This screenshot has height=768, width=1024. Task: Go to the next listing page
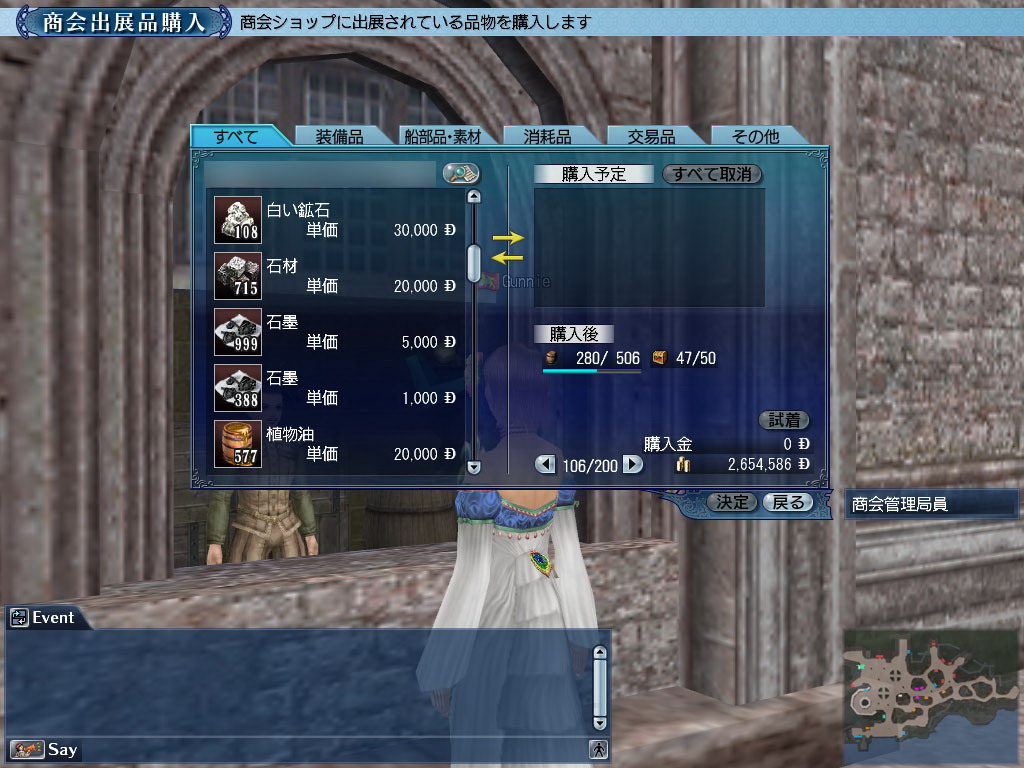click(x=632, y=464)
